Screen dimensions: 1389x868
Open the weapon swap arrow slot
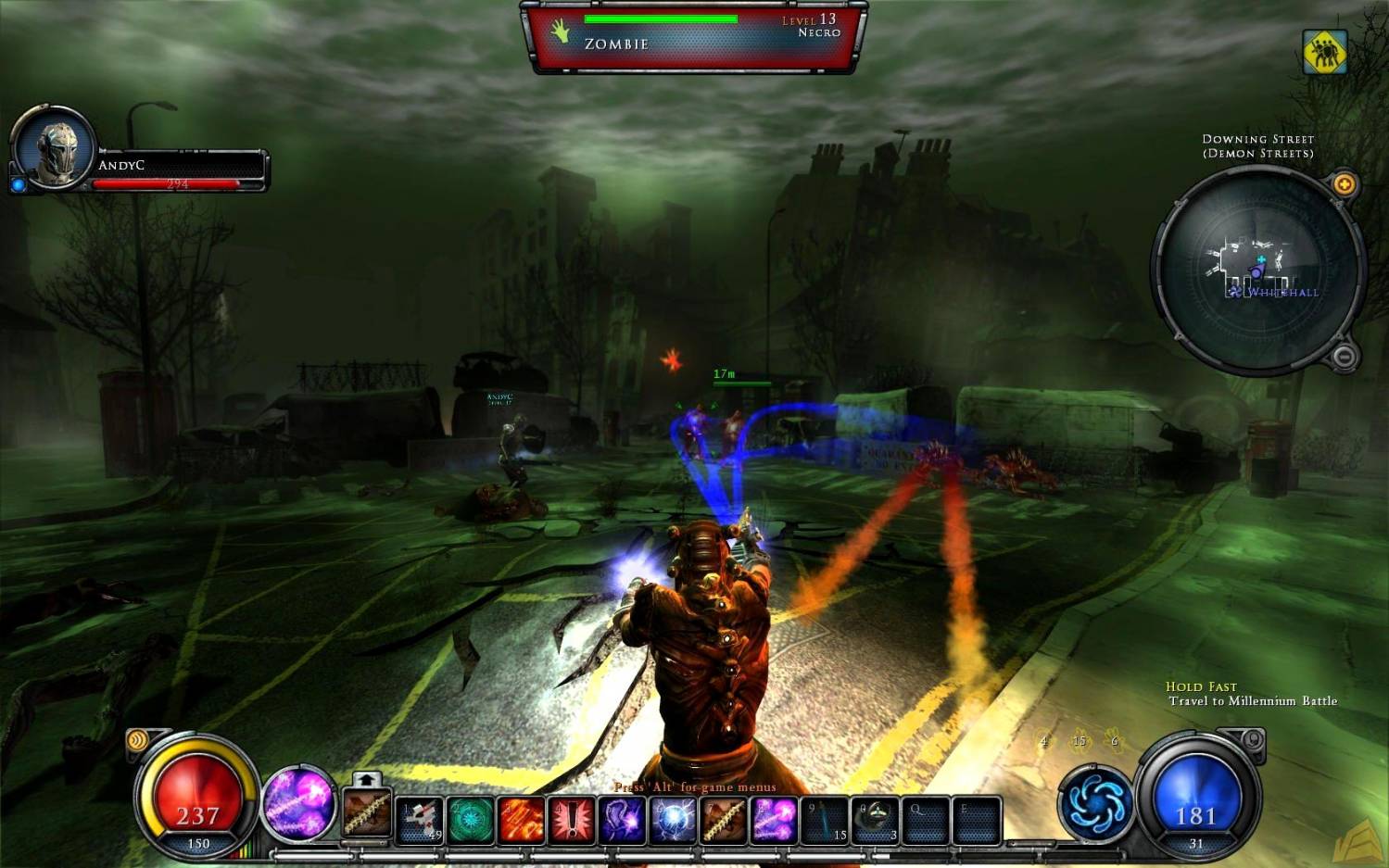click(x=365, y=780)
